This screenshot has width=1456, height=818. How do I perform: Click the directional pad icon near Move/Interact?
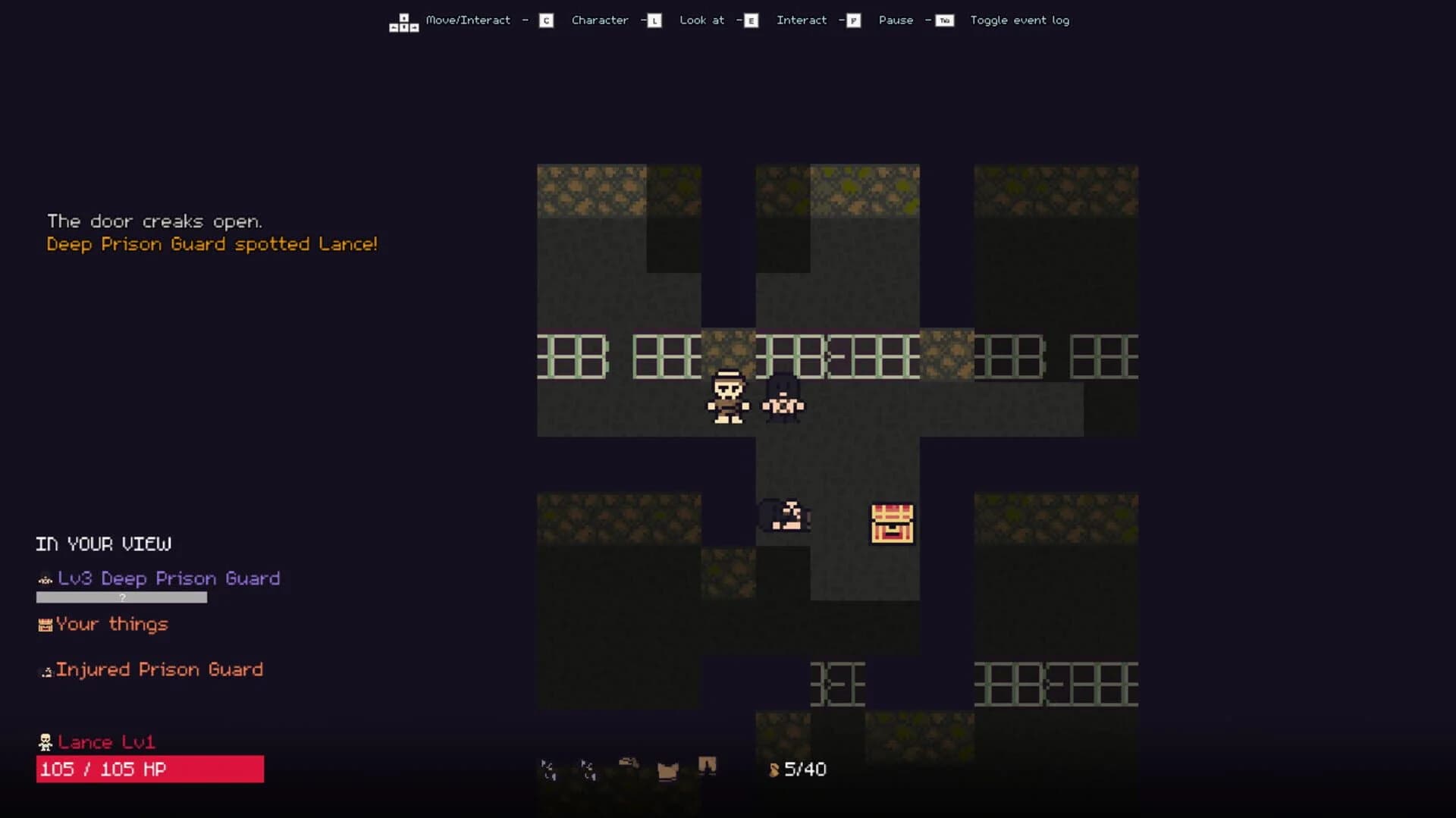[x=403, y=20]
